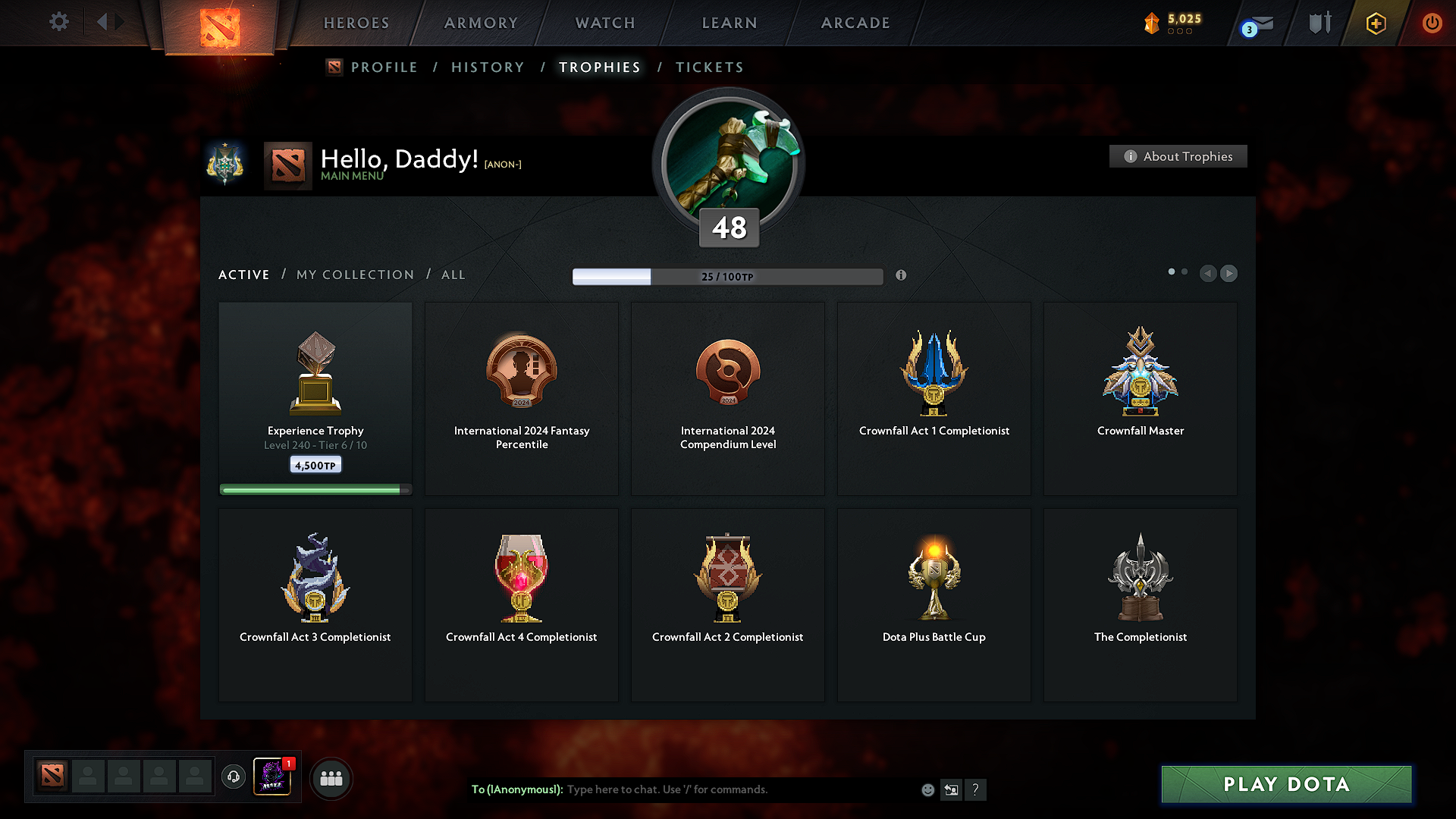Open Dota Plus via the gold plus hexagon
The width and height of the screenshot is (1456, 819).
tap(1375, 23)
